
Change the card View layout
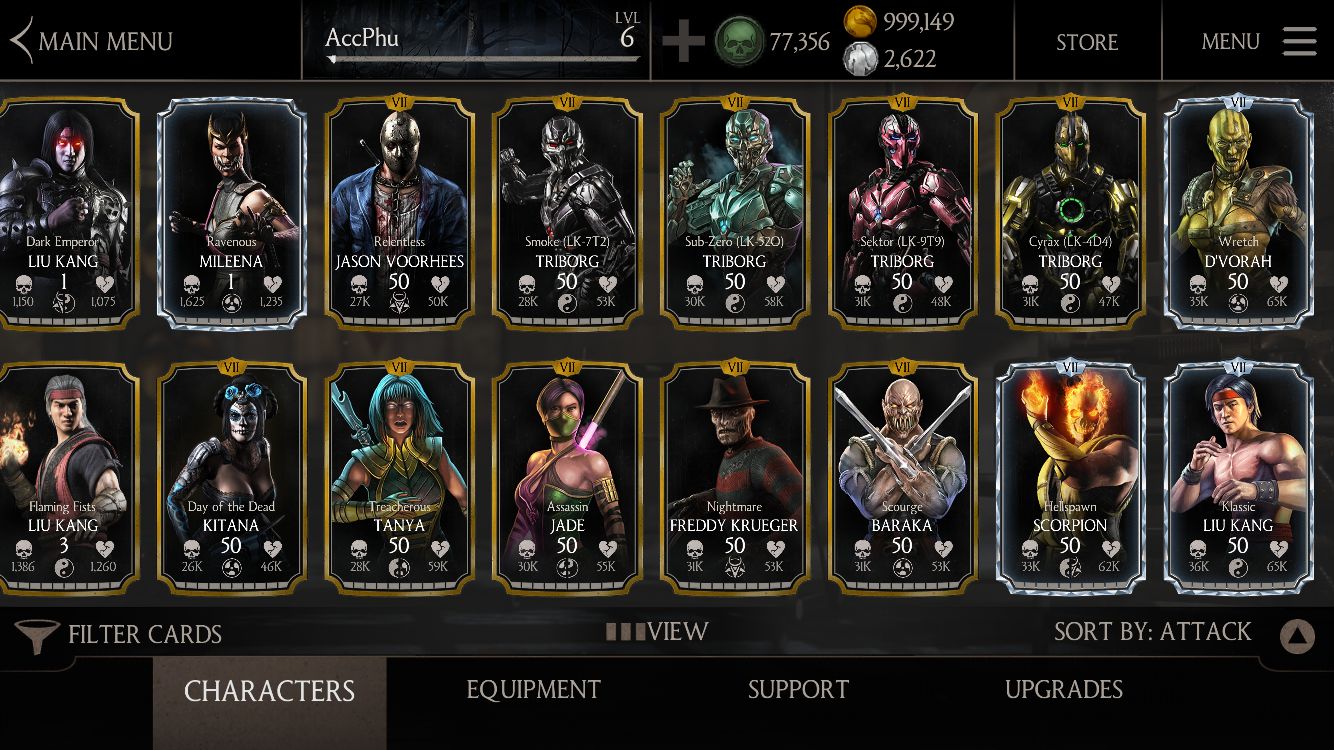[658, 632]
